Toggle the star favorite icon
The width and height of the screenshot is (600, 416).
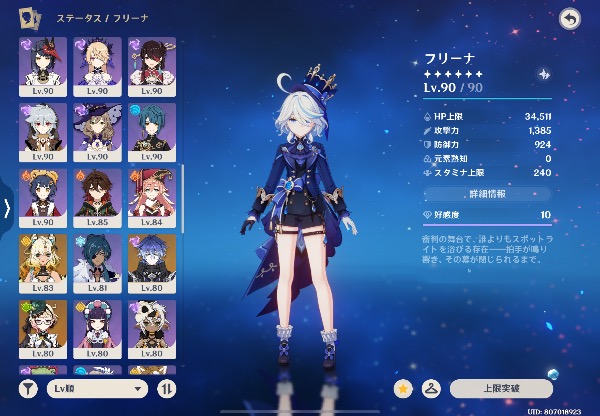[404, 387]
